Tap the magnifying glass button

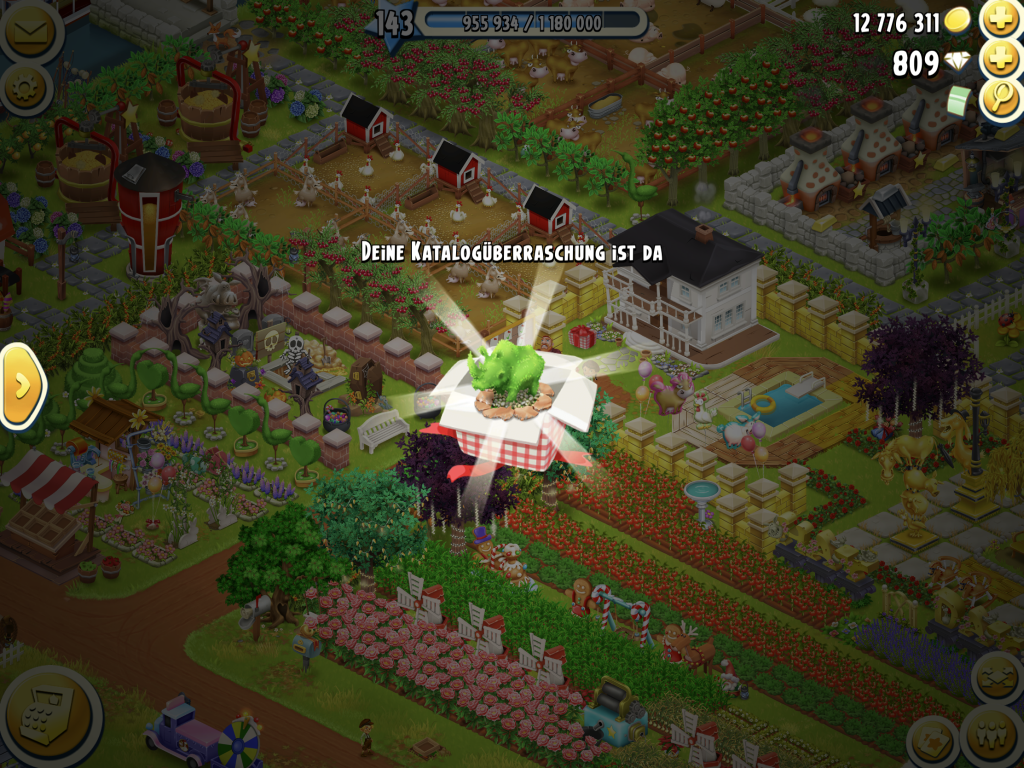pyautogui.click(x=999, y=100)
